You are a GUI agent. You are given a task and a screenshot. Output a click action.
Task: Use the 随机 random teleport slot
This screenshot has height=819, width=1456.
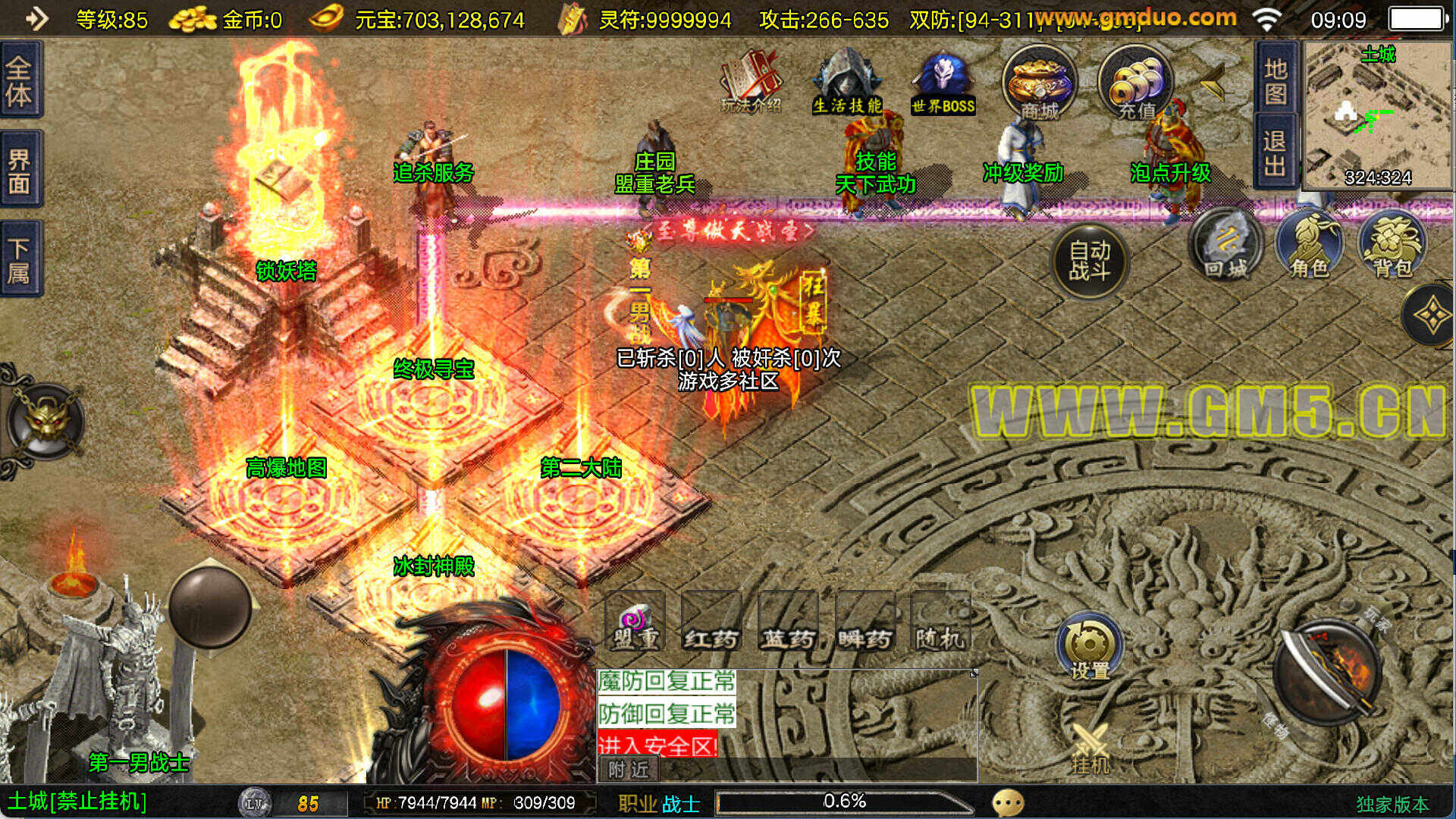pos(940,622)
